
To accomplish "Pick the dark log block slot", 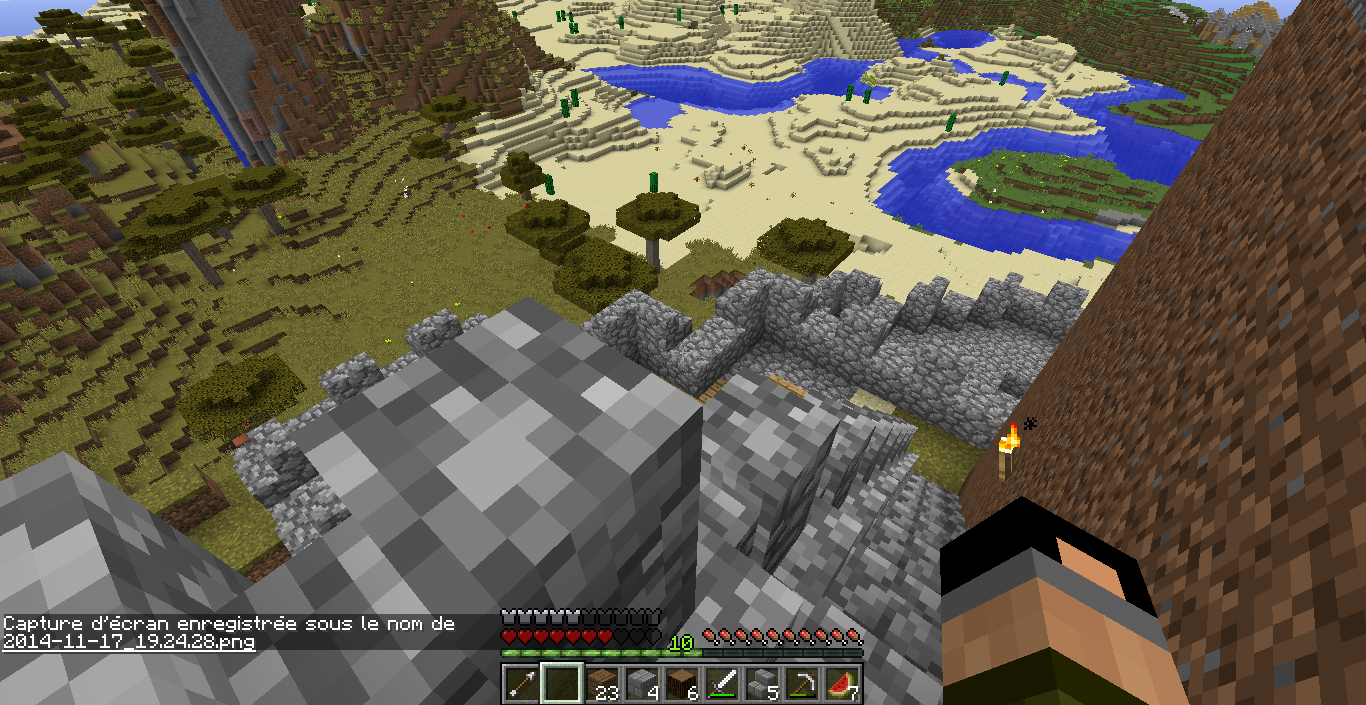I will coord(681,684).
